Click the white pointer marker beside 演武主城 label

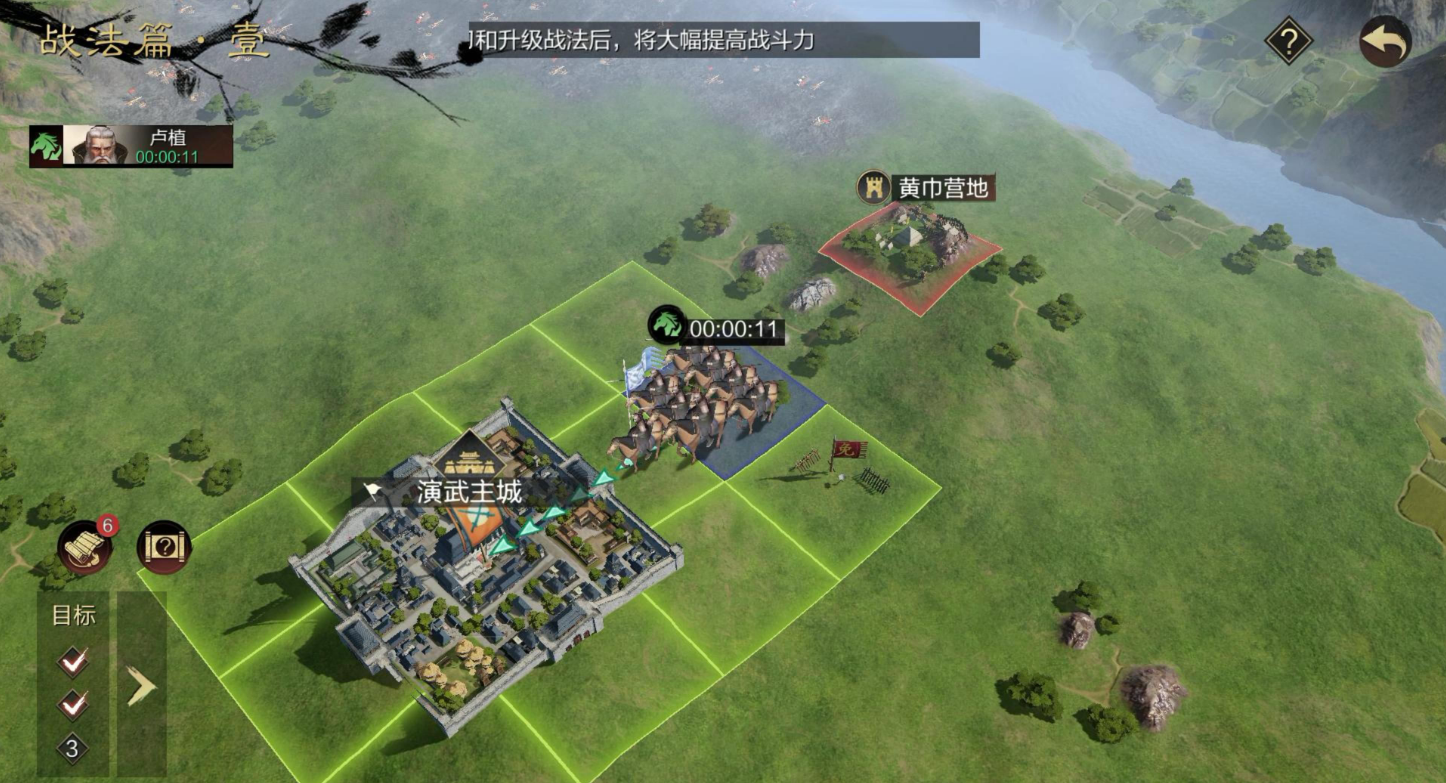pos(372,487)
